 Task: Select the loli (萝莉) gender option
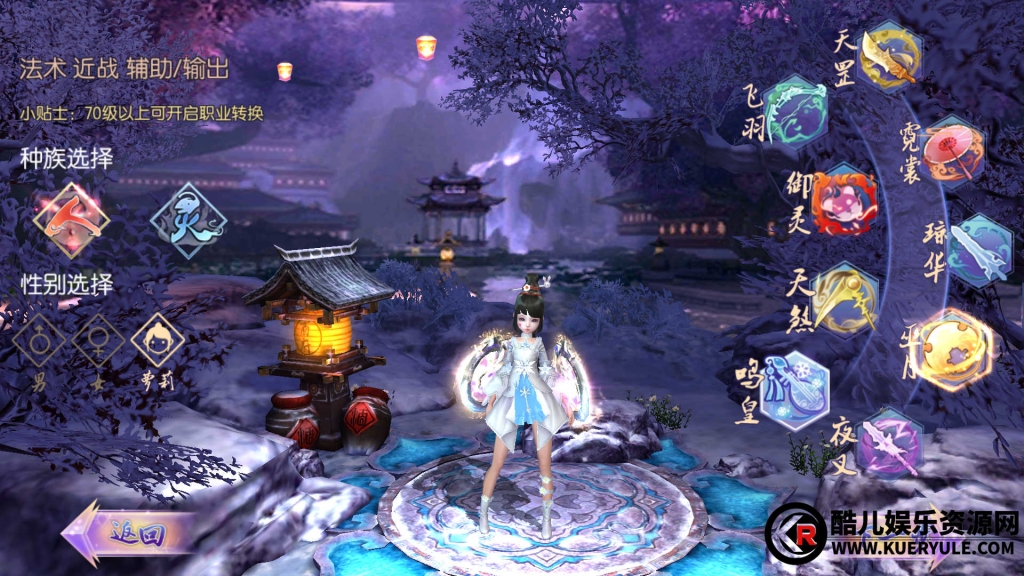pos(157,341)
